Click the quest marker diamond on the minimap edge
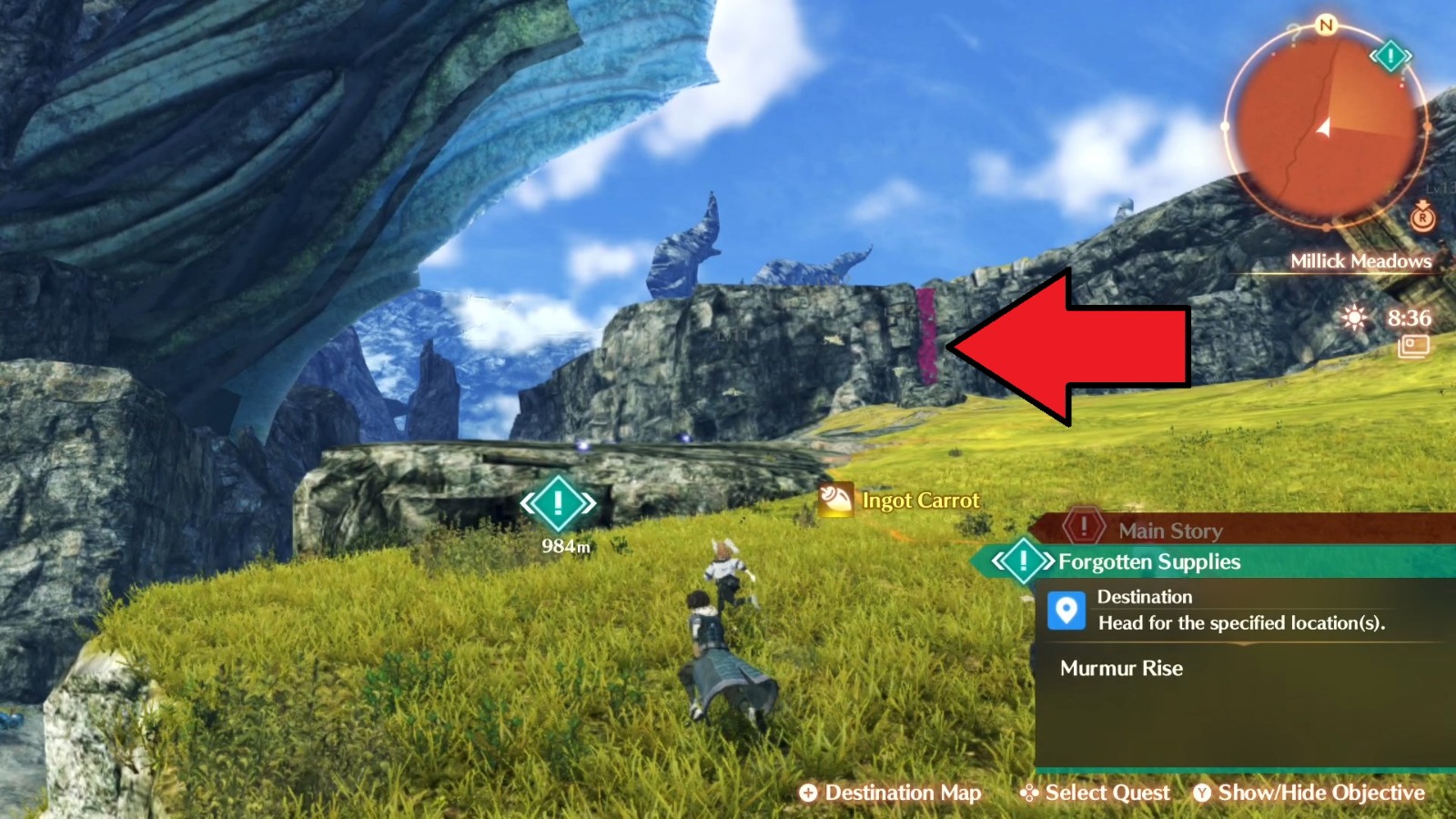The image size is (1456, 819). point(1390,55)
